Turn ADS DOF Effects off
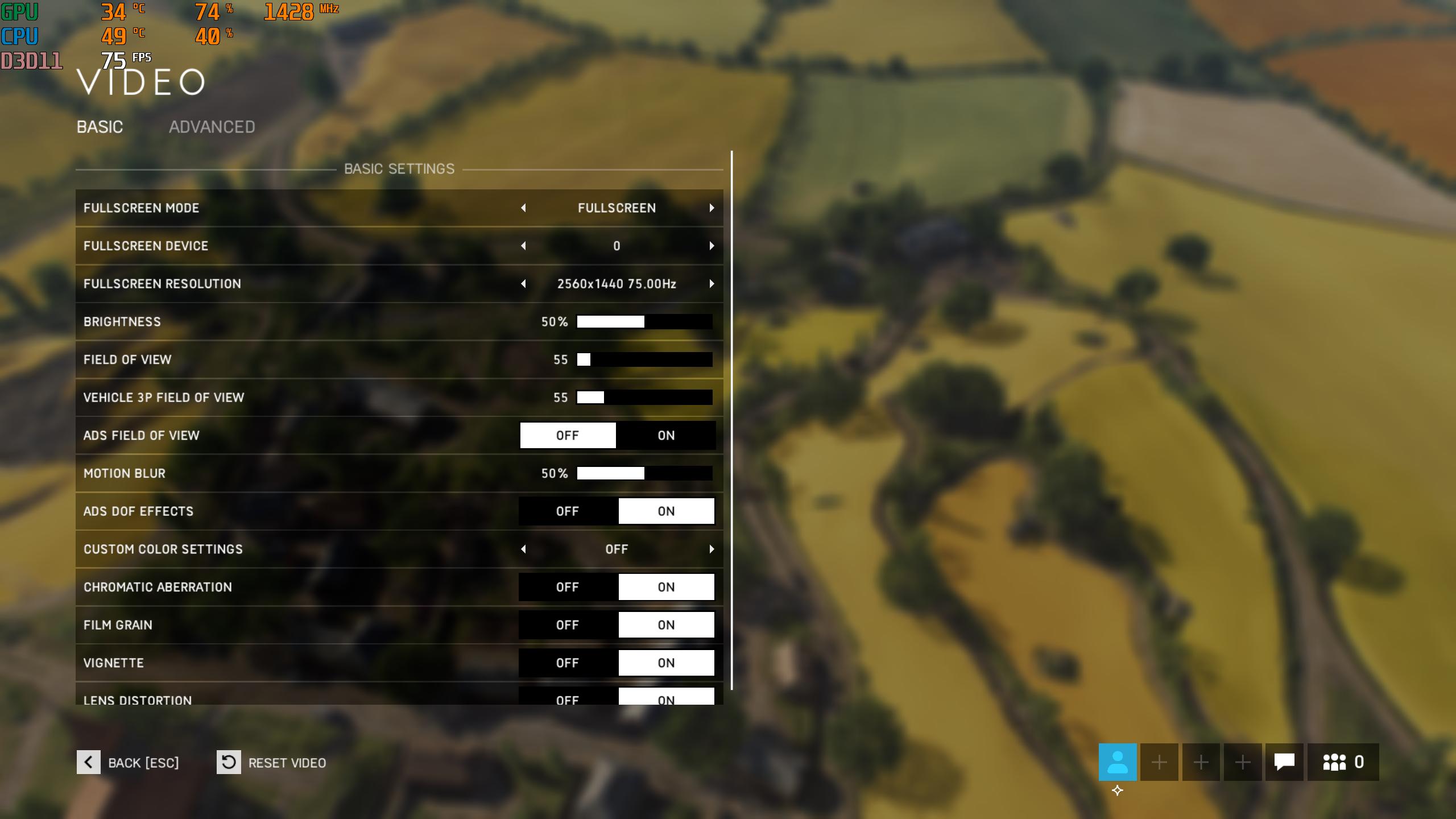Viewport: 1456px width, 819px height. [568, 511]
